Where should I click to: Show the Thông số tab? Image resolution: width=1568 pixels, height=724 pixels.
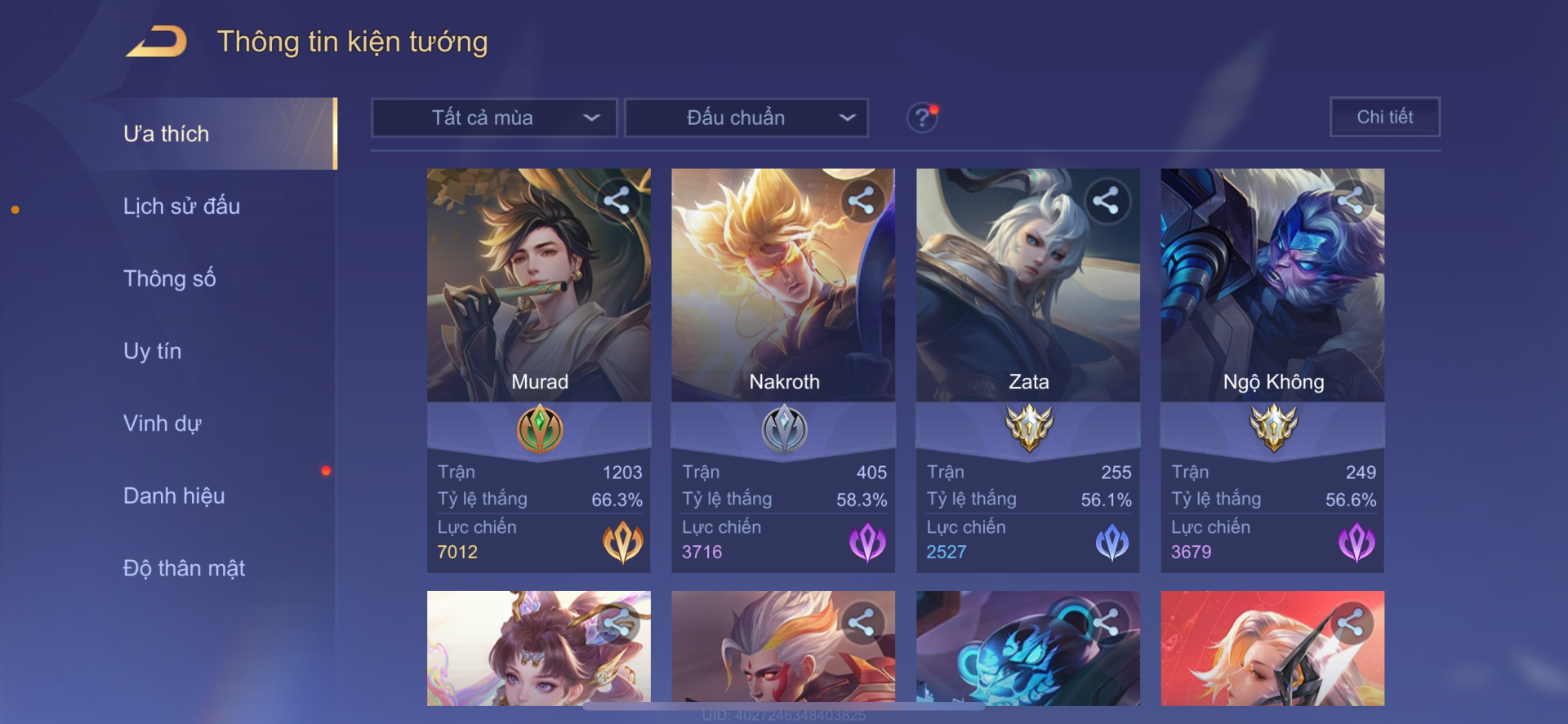[170, 278]
